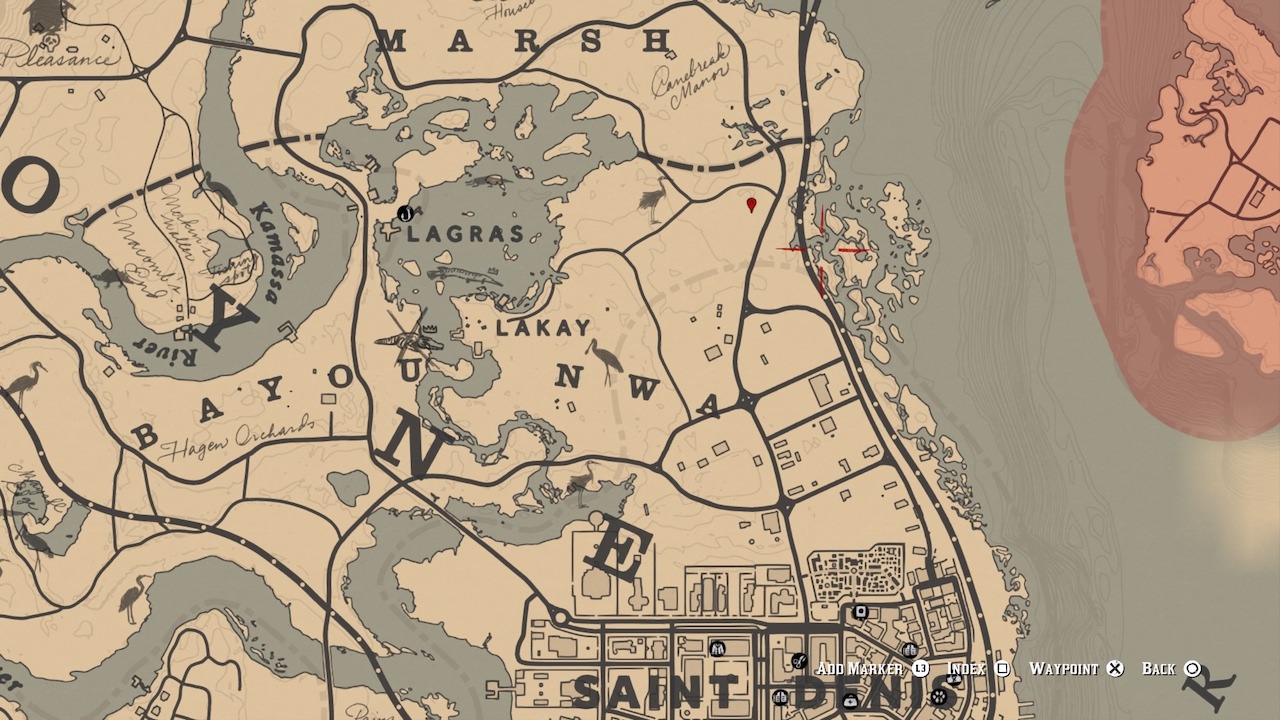1280x720 pixels.
Task: Click the L3 button icon beside Add Marker
Action: pos(919,668)
